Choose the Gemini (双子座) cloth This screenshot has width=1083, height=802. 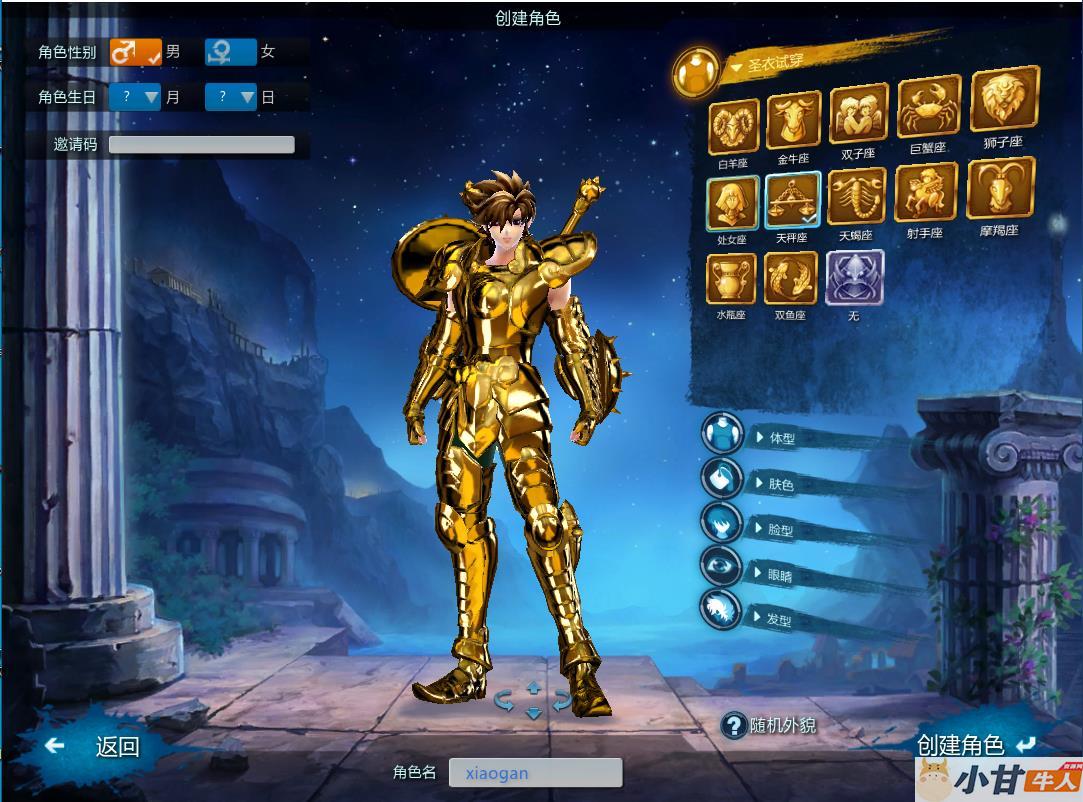(857, 115)
